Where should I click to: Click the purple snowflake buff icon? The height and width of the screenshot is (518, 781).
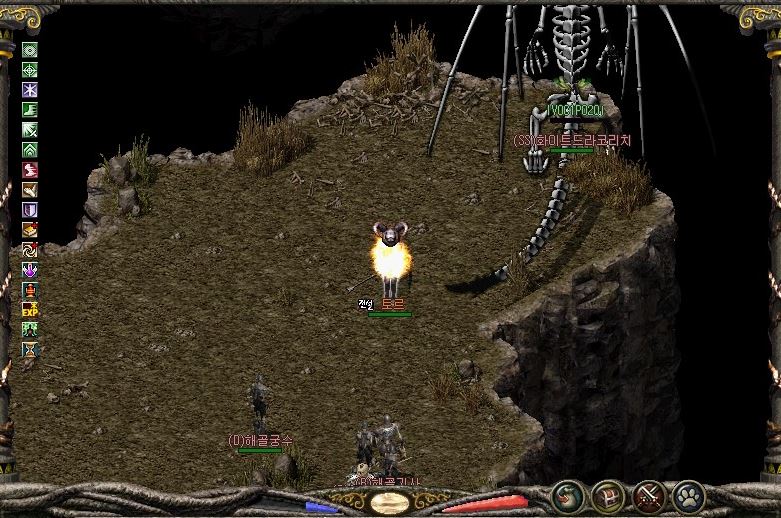click(30, 90)
